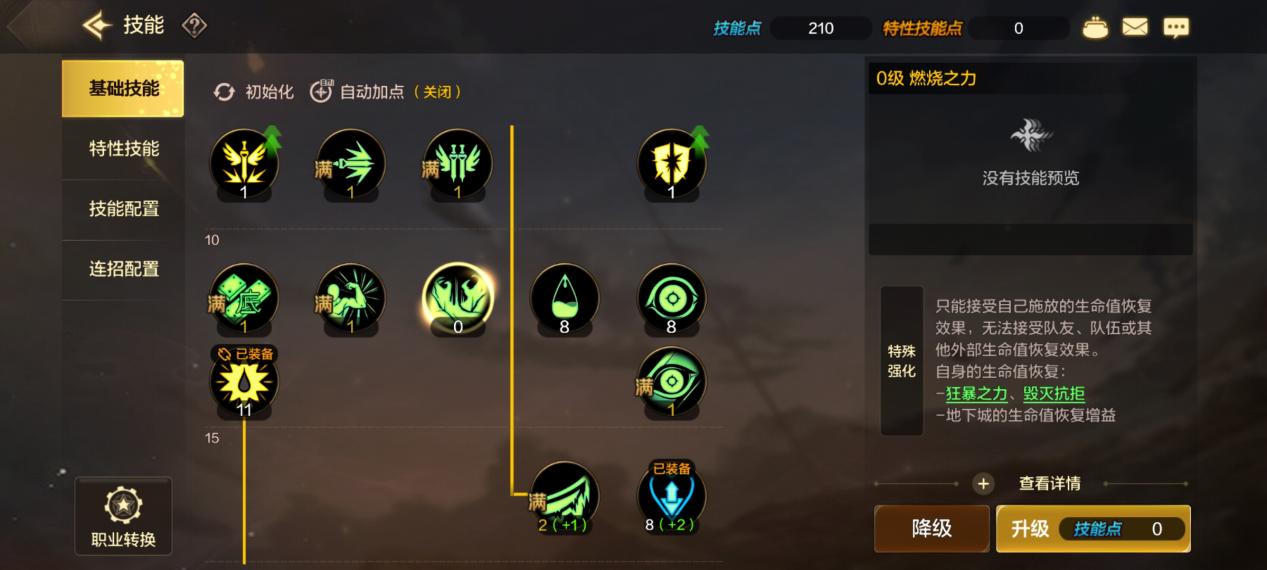The height and width of the screenshot is (570, 1267).
Task: Select the equipped level 11 burst skill
Action: (244, 380)
